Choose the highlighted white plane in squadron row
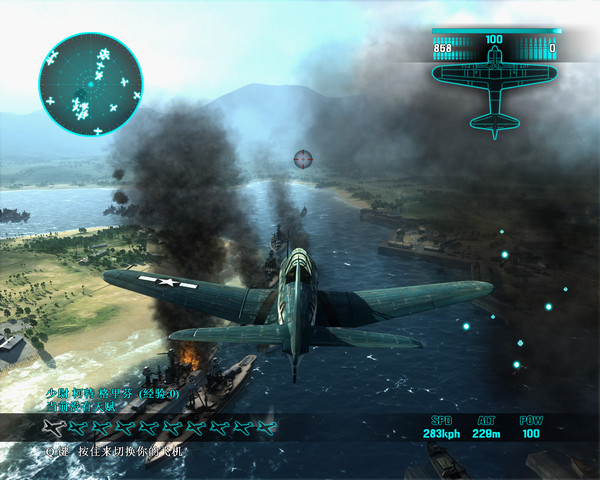The width and height of the screenshot is (600, 480). [x=57, y=429]
